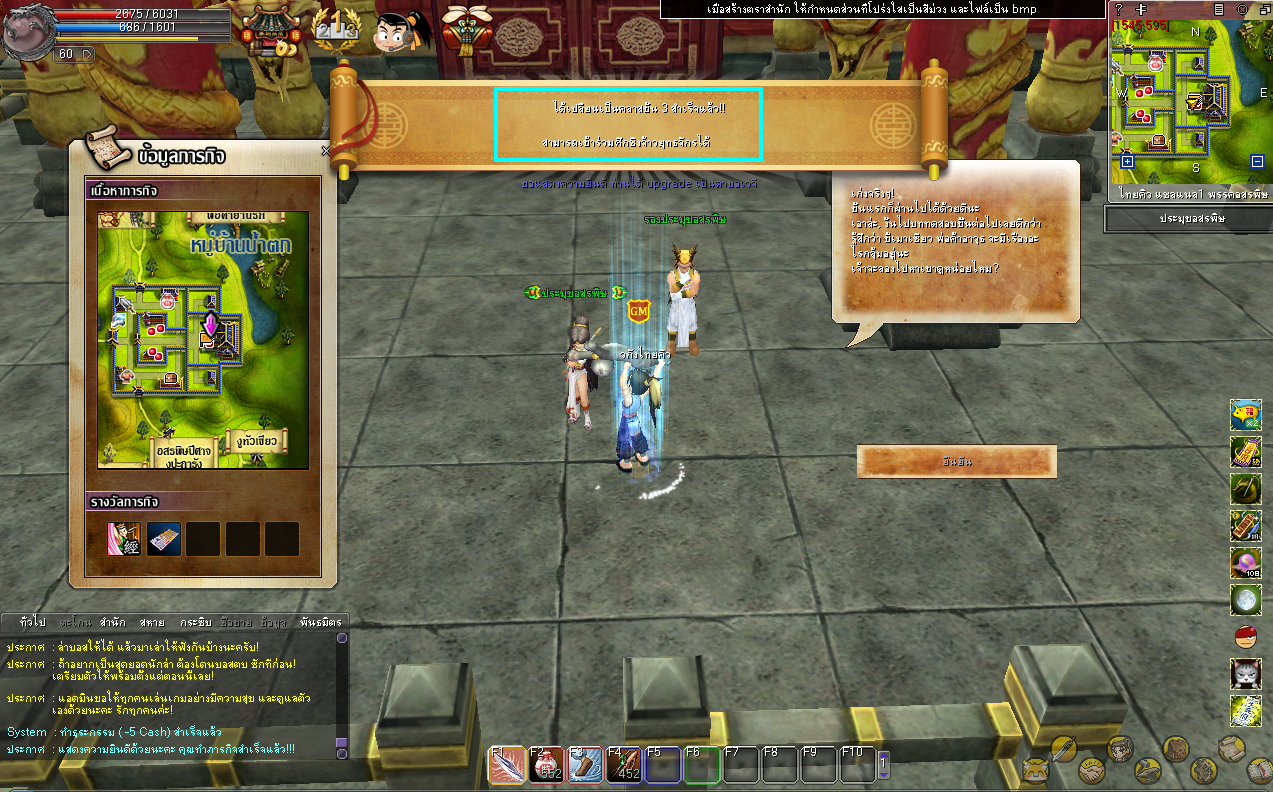Use the red potion in F2 slot
This screenshot has width=1273, height=792.
545,766
